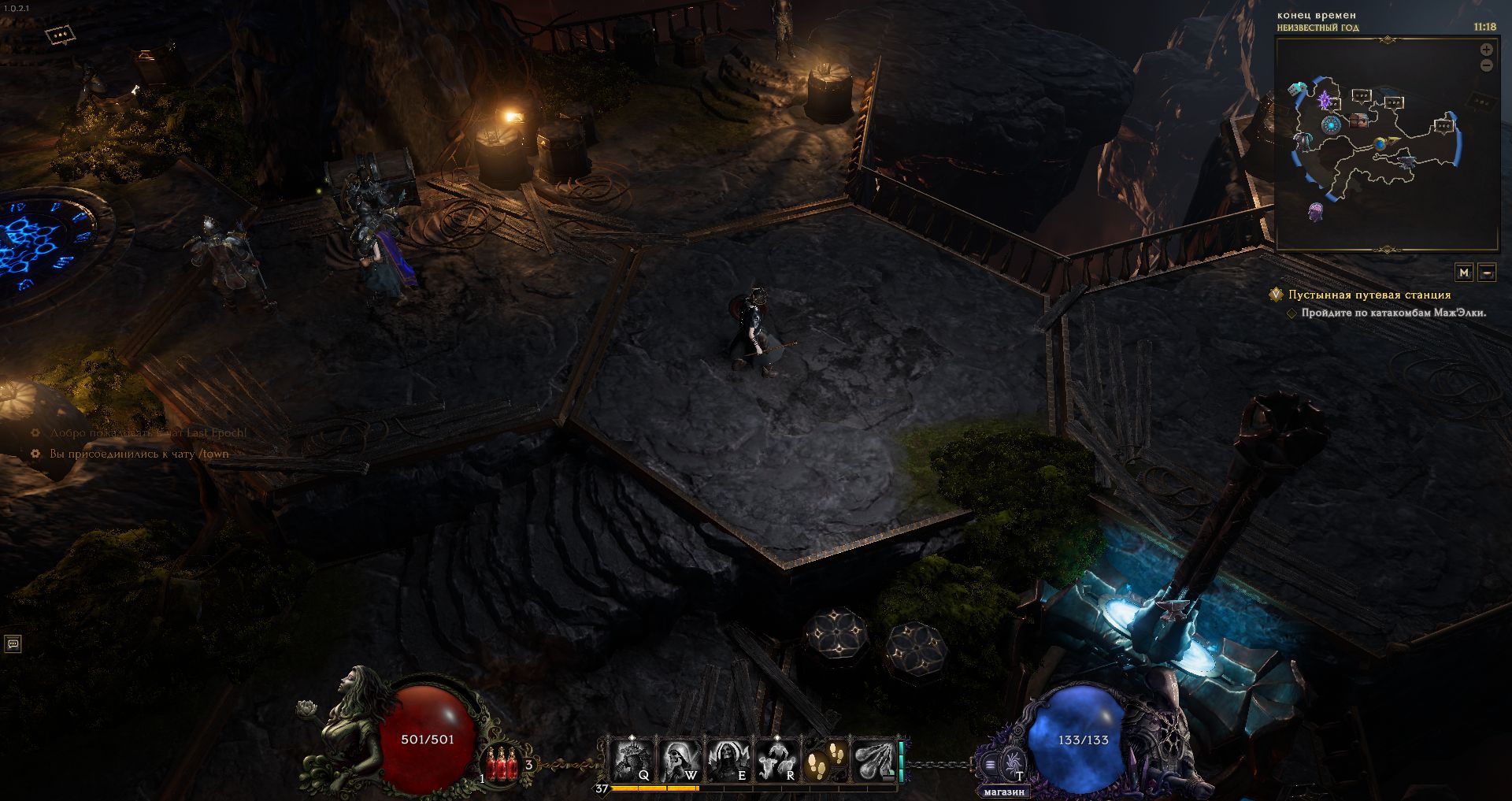The height and width of the screenshot is (801, 1512).
Task: Open the chat toggle icon
Action: [x=13, y=644]
